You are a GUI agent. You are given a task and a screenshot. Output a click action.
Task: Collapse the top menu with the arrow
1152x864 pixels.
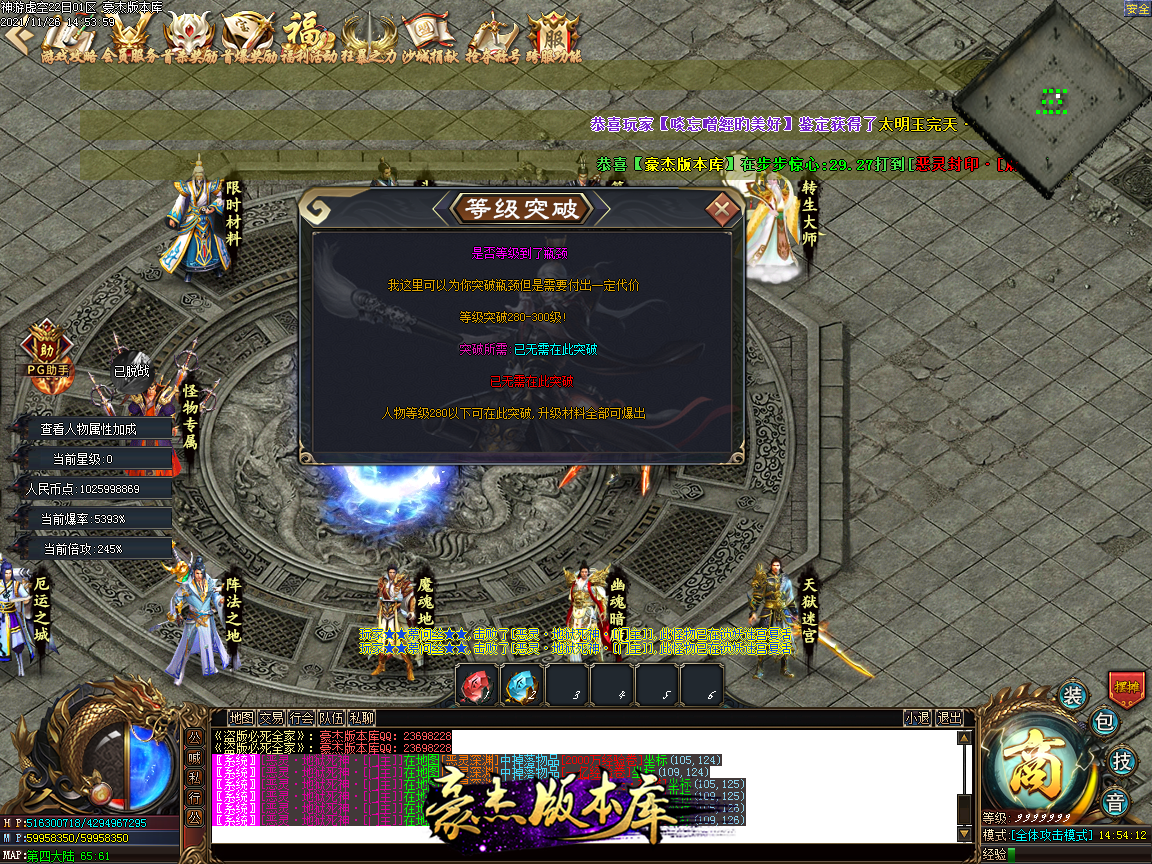pos(16,37)
